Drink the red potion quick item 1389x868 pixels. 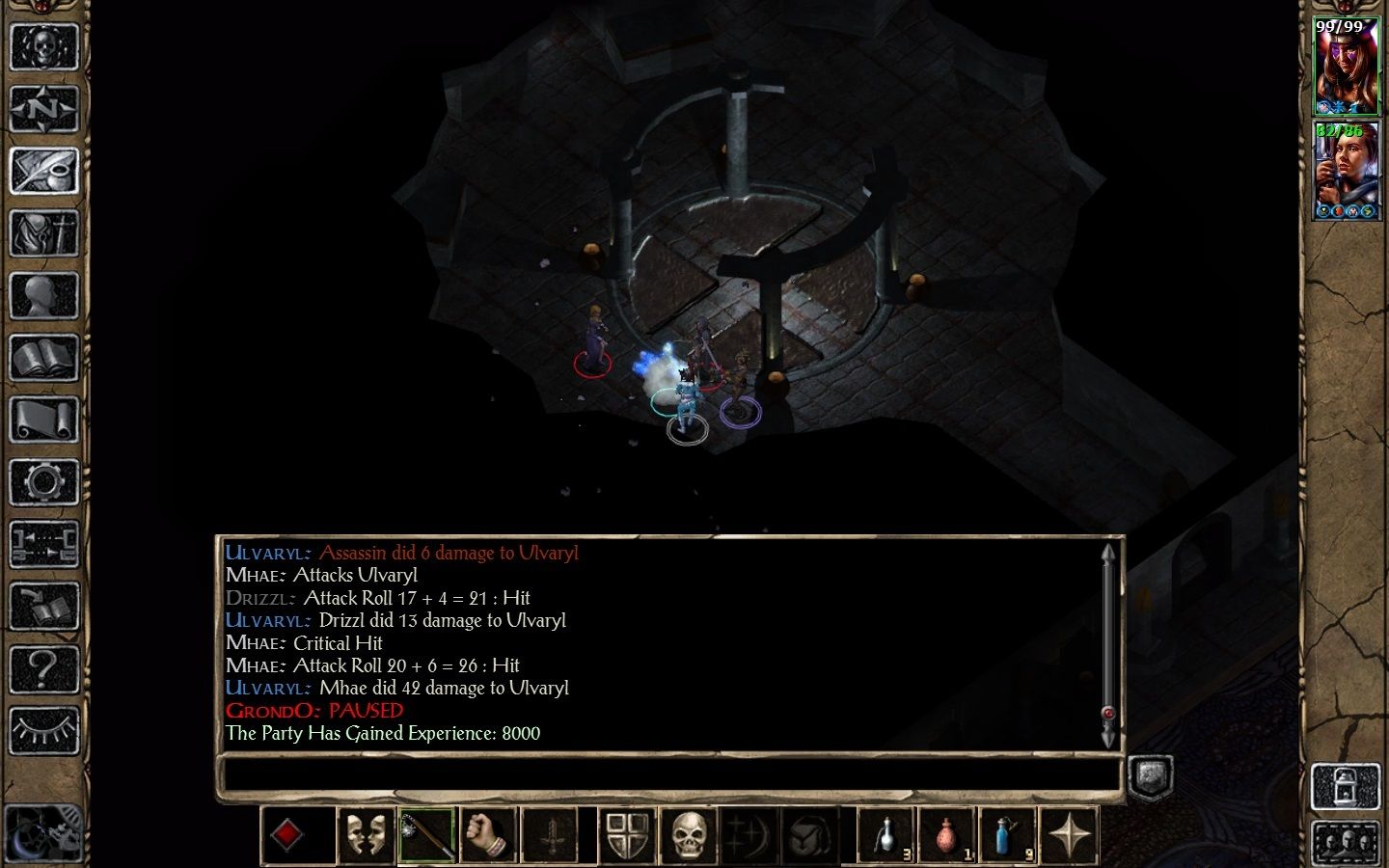pyautogui.click(x=946, y=834)
